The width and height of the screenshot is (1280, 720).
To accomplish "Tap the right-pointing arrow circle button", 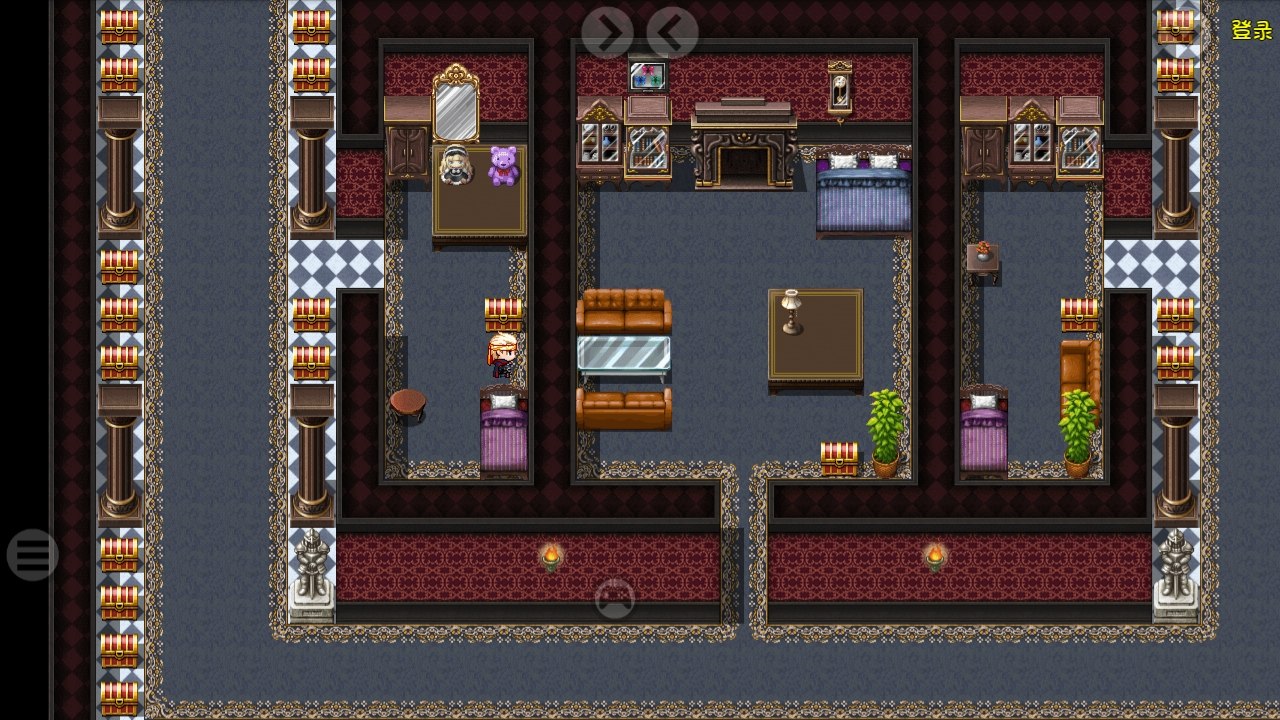I will 607,33.
